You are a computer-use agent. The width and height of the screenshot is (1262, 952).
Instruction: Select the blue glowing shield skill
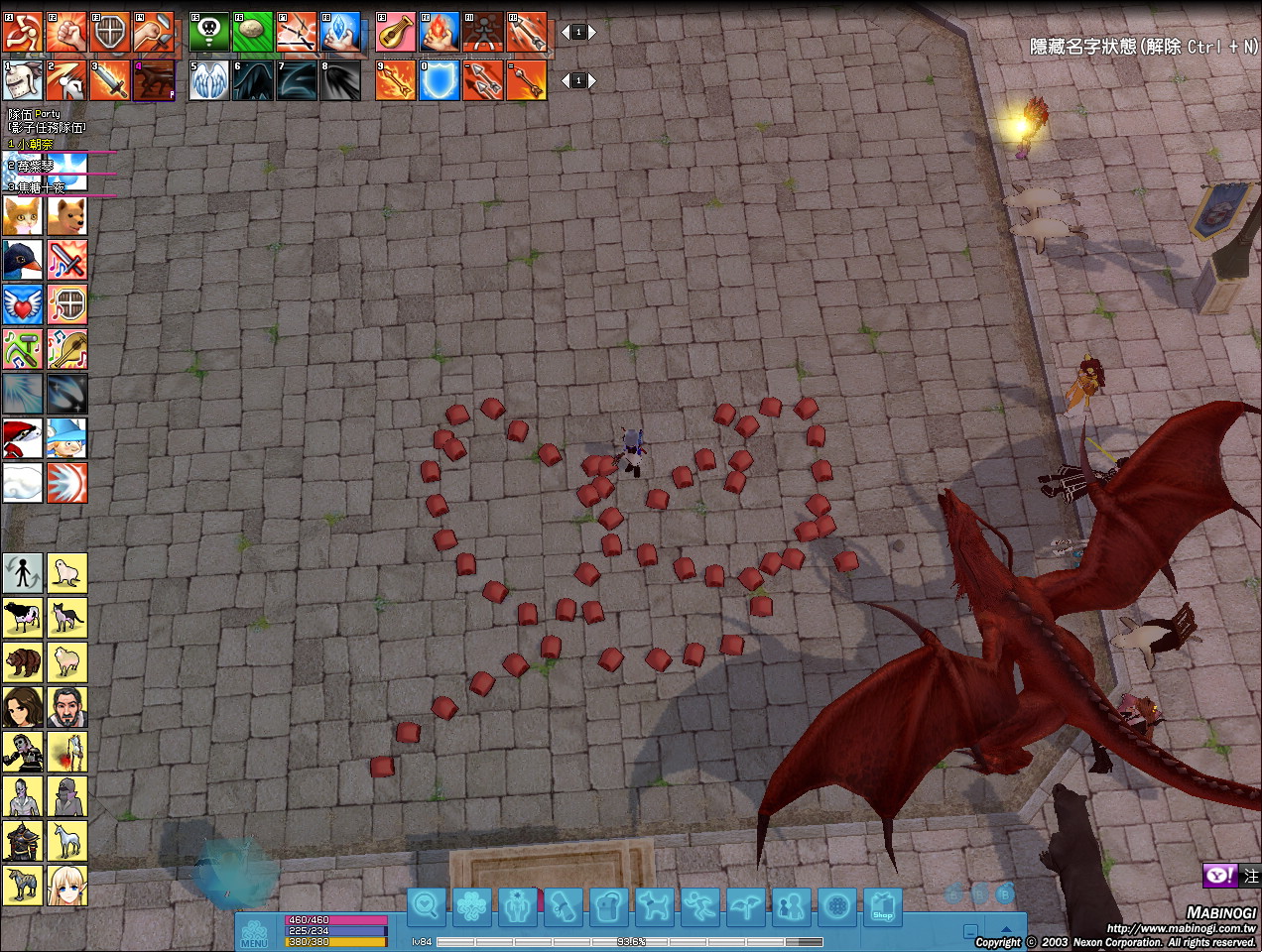[440, 81]
